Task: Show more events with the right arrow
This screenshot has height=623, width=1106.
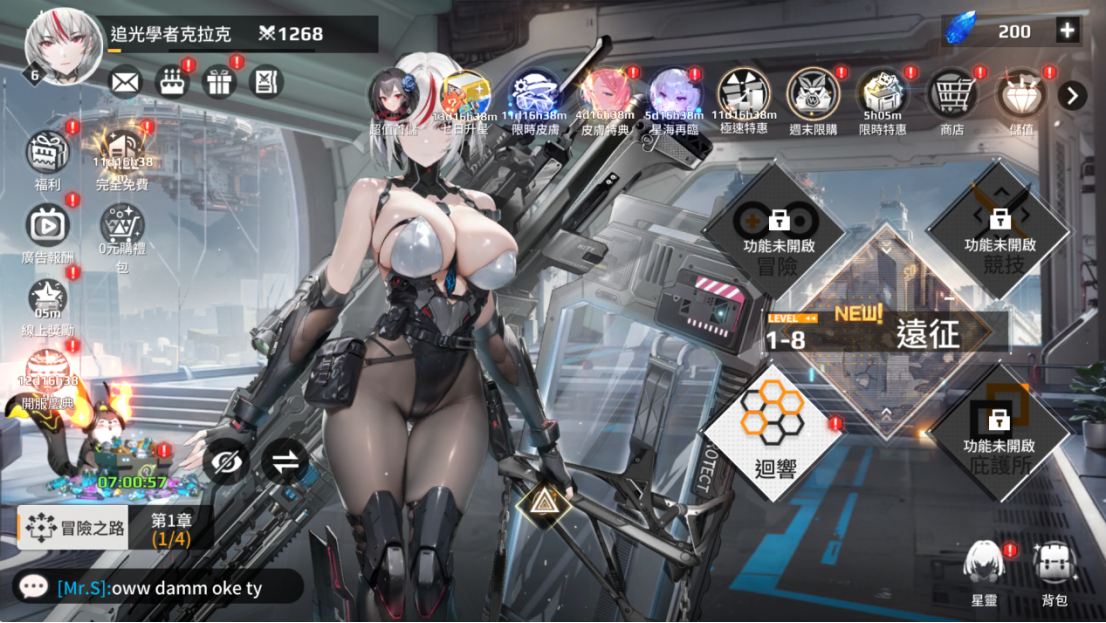Action: (1072, 95)
